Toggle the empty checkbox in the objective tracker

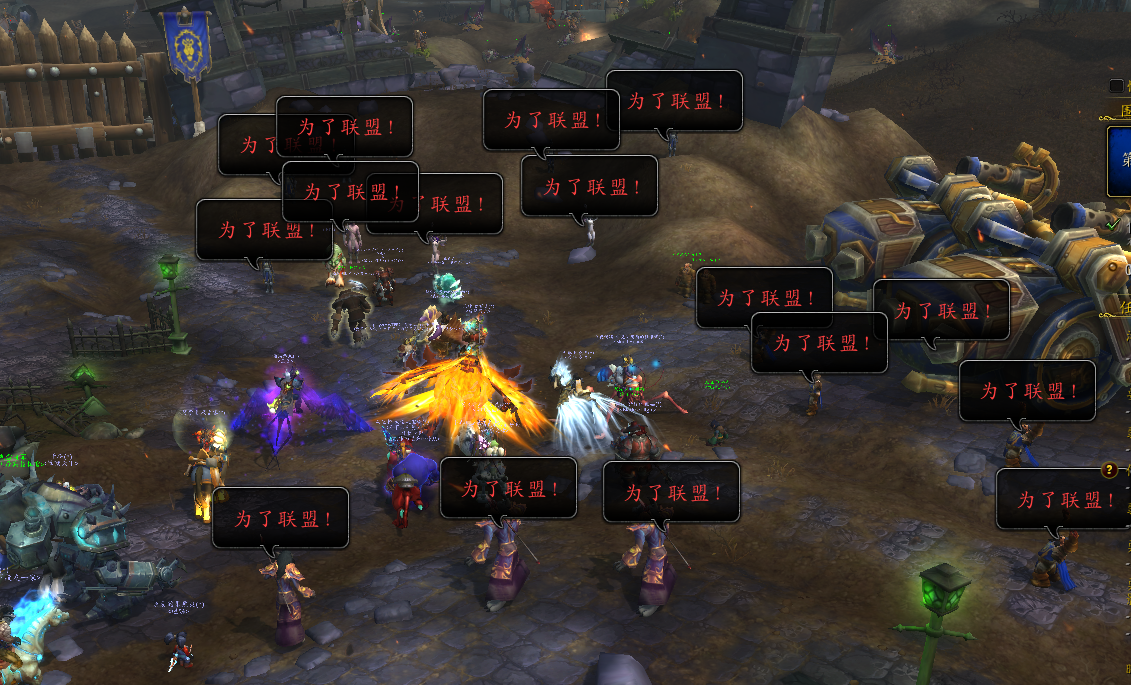coord(1116,87)
